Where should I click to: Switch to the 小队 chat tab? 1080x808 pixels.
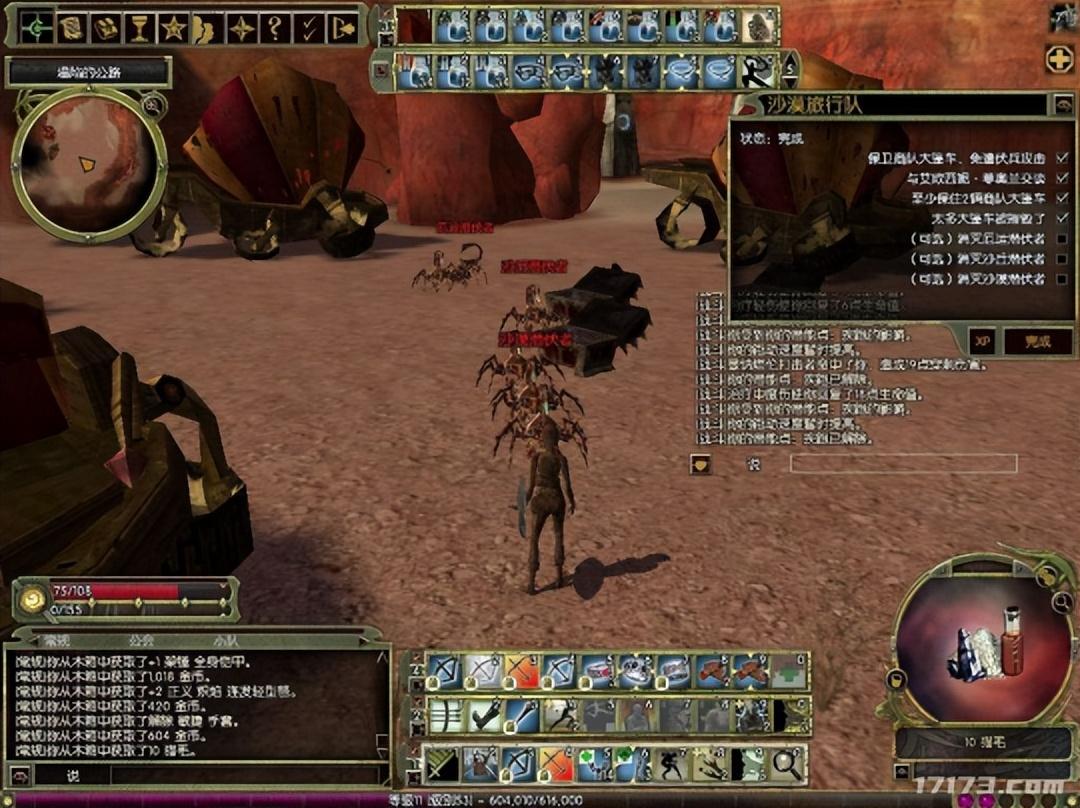[x=225, y=641]
